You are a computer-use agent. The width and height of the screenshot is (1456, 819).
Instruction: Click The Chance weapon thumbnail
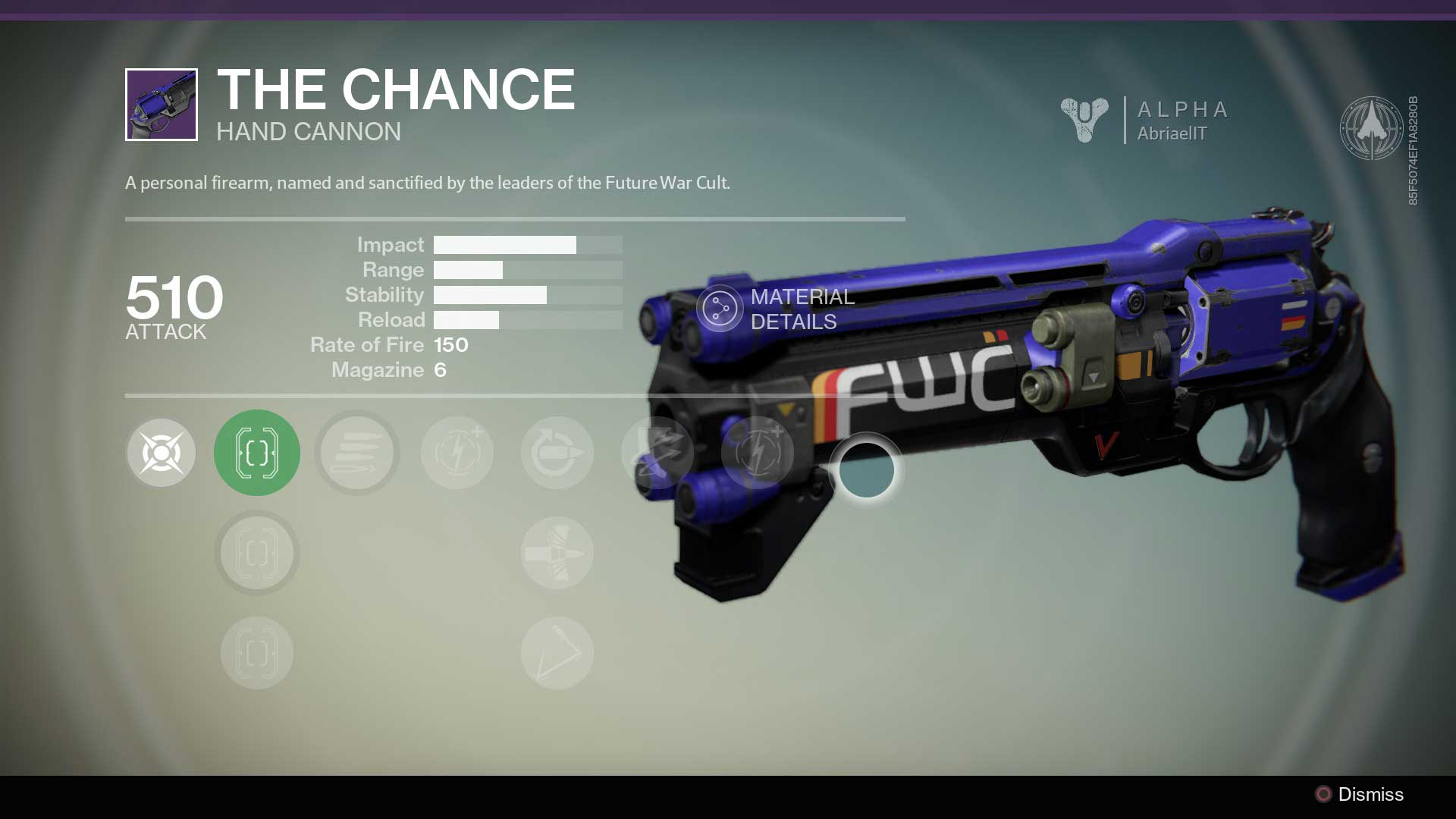(x=160, y=103)
